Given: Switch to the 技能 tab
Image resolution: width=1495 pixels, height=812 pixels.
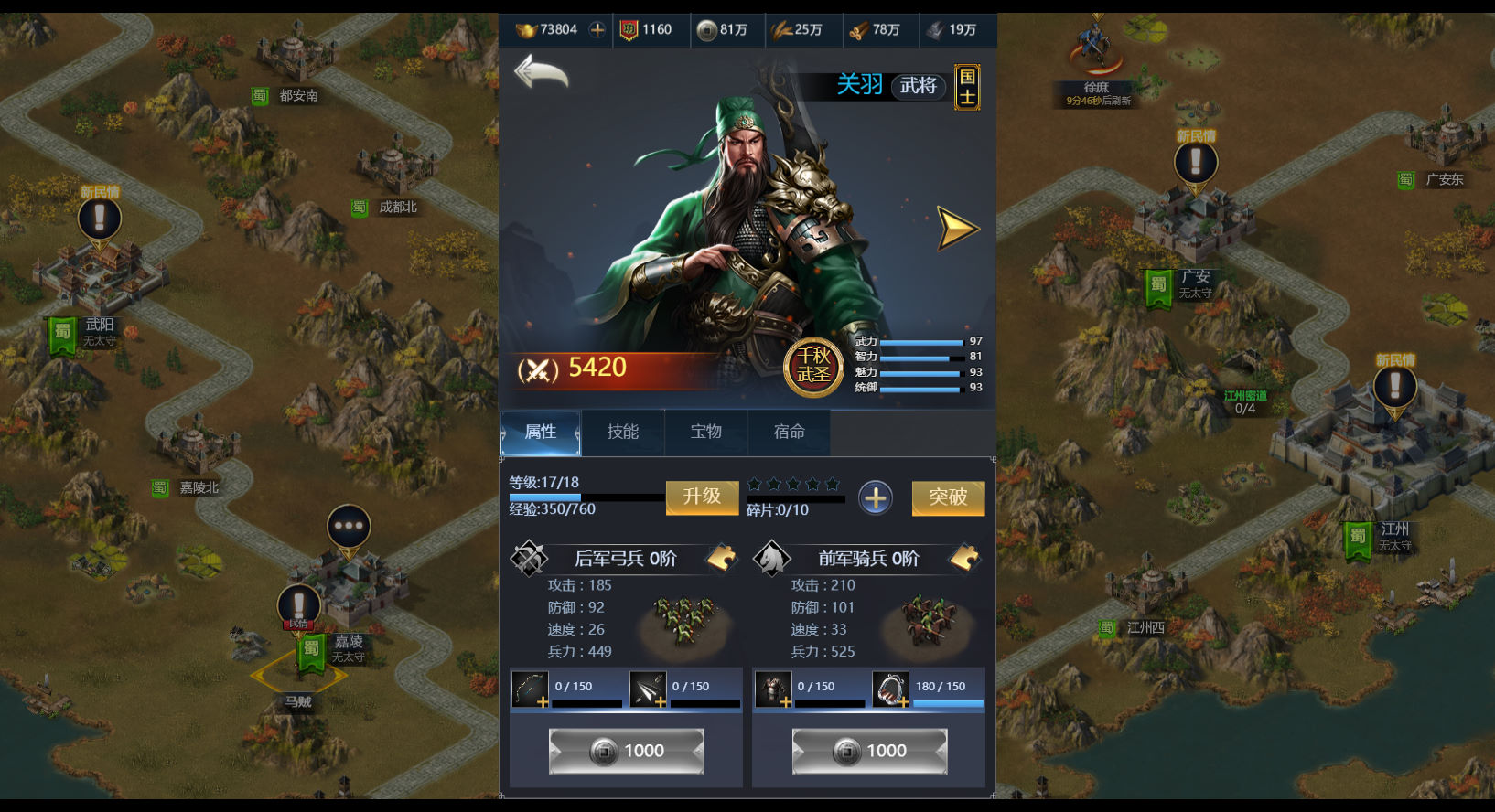Looking at the screenshot, I should [623, 432].
